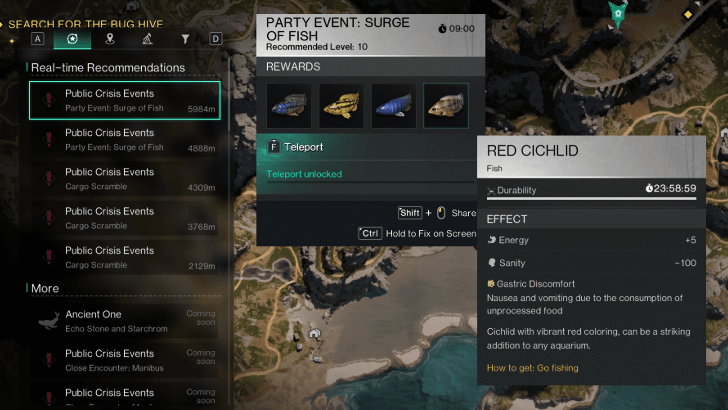Inspect the blue striped fish reward
The width and height of the screenshot is (728, 410).
[x=393, y=105]
